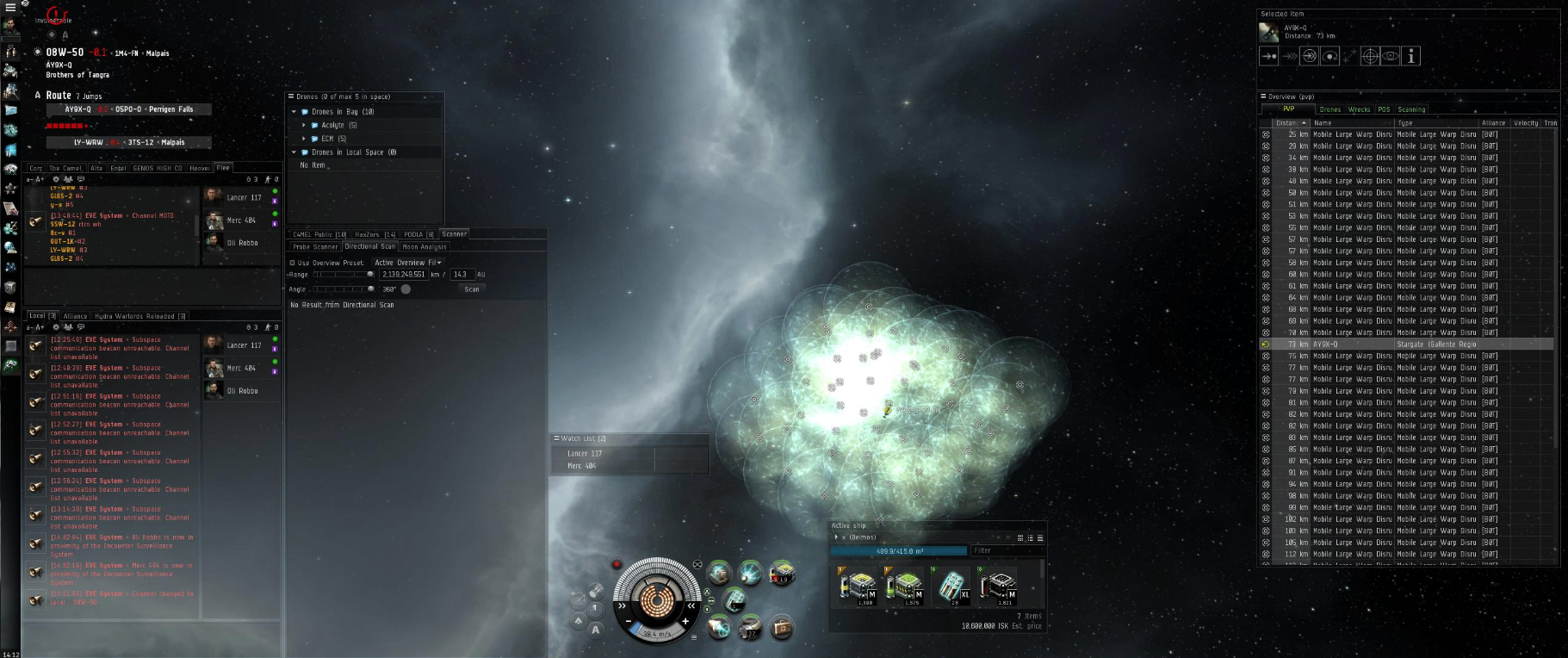Increase ship speed with the plus button
1568x658 pixels.
pos(685,621)
